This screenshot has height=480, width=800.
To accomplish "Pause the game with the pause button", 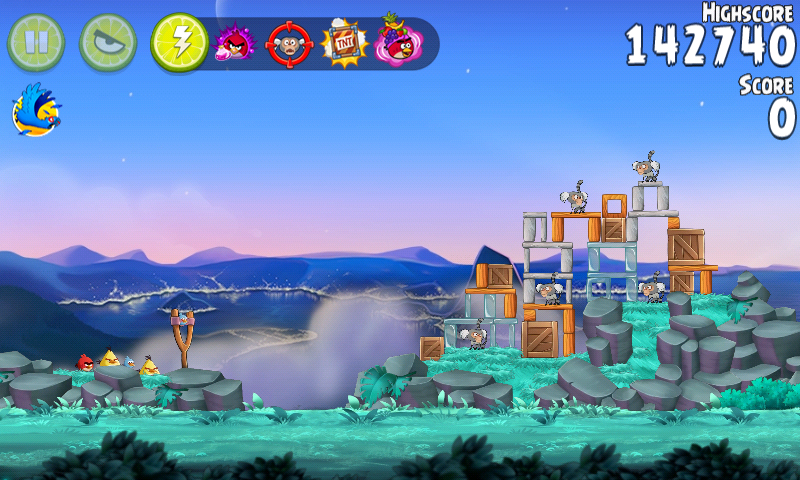I will 36,42.
